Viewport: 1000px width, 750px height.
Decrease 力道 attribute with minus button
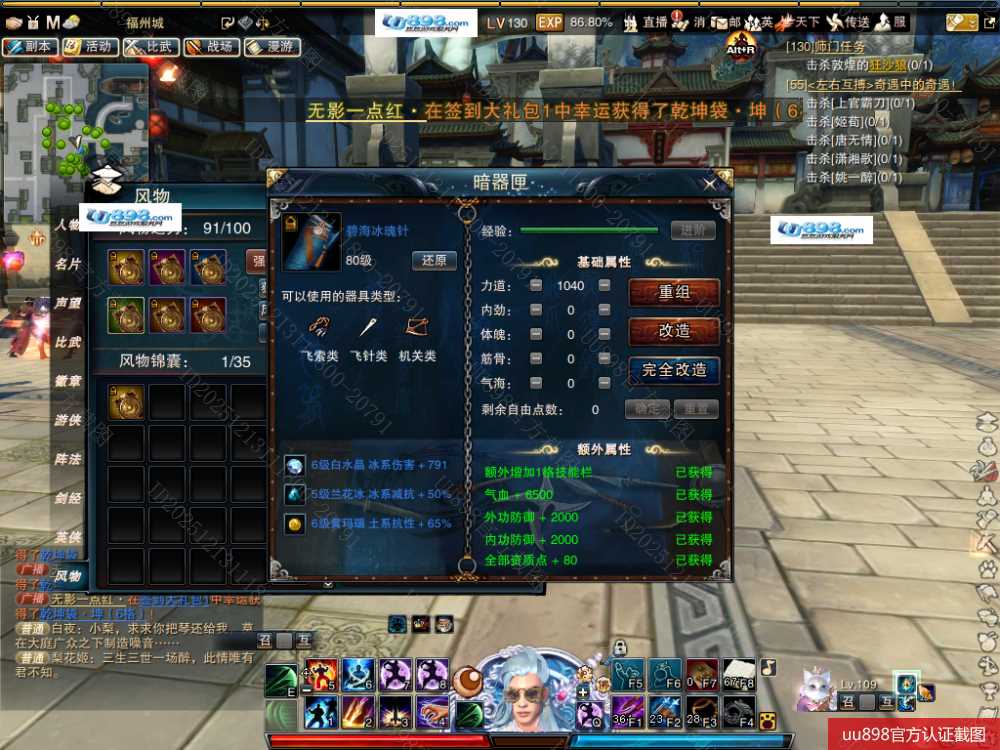point(536,286)
